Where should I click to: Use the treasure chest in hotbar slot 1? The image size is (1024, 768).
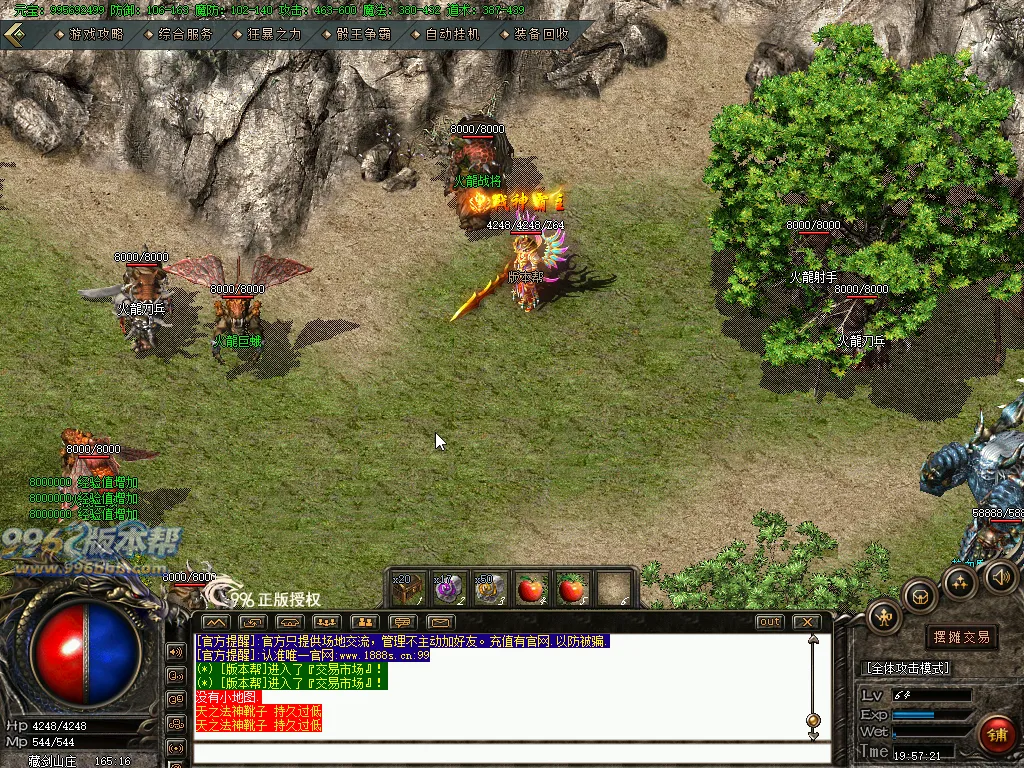click(x=405, y=589)
